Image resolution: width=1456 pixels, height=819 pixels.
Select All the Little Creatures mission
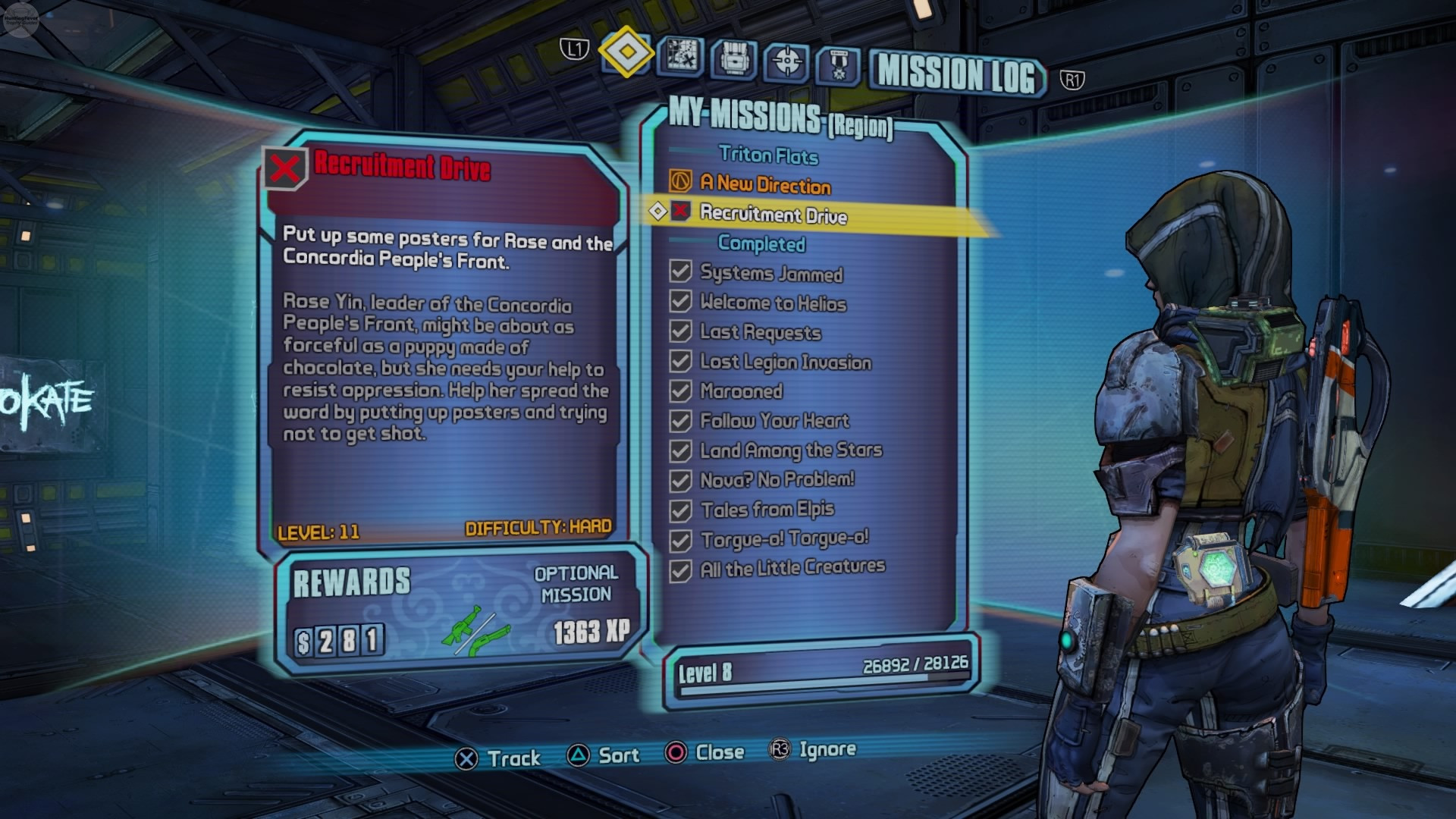pyautogui.click(x=792, y=568)
